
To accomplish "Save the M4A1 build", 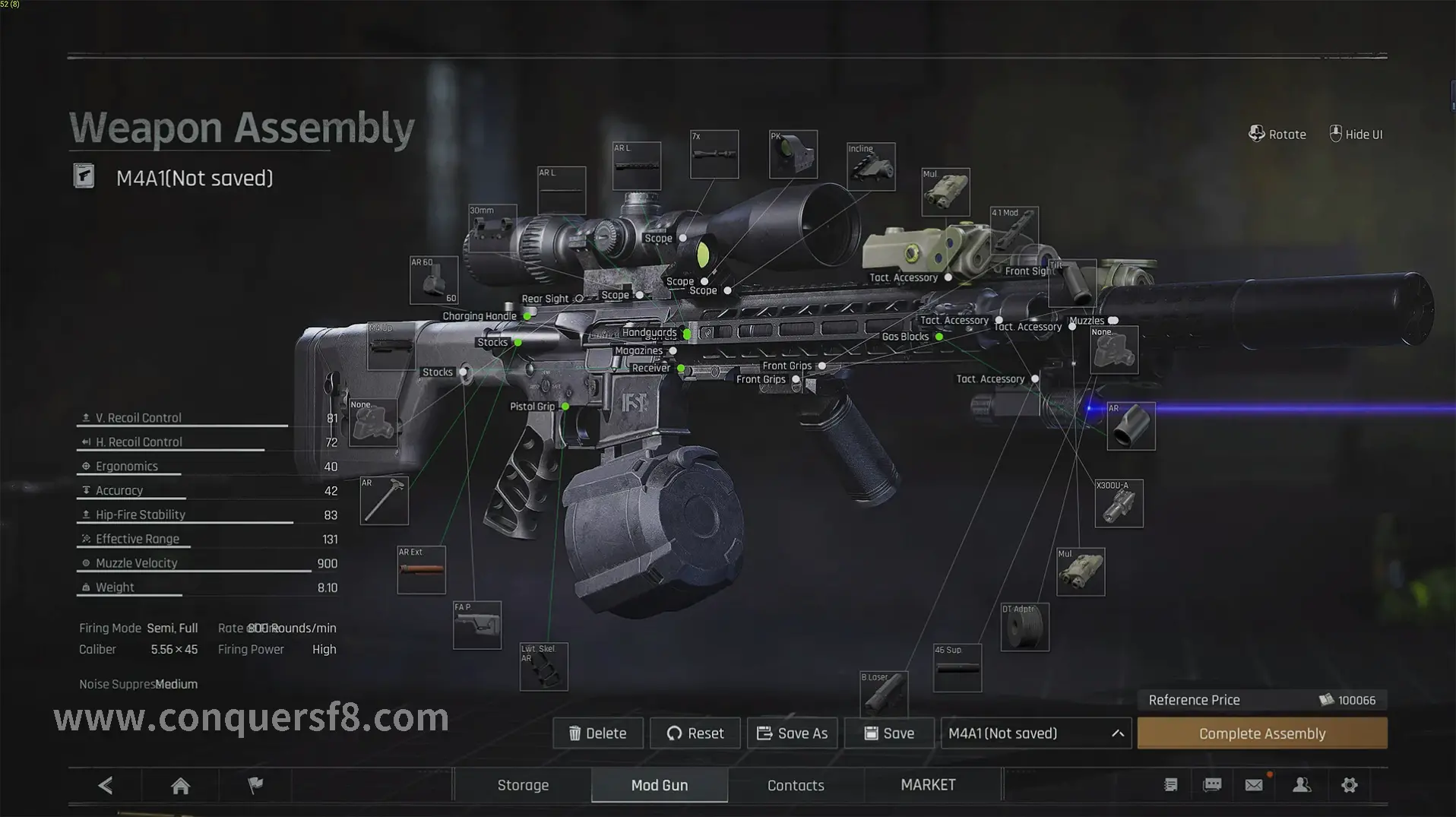I will [889, 733].
